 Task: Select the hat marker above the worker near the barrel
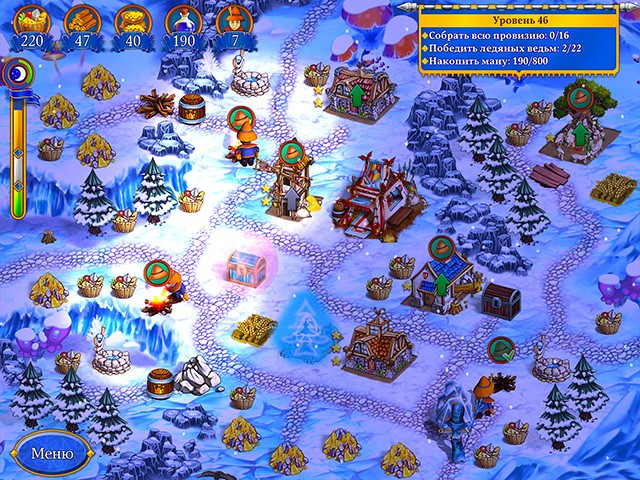tap(242, 118)
